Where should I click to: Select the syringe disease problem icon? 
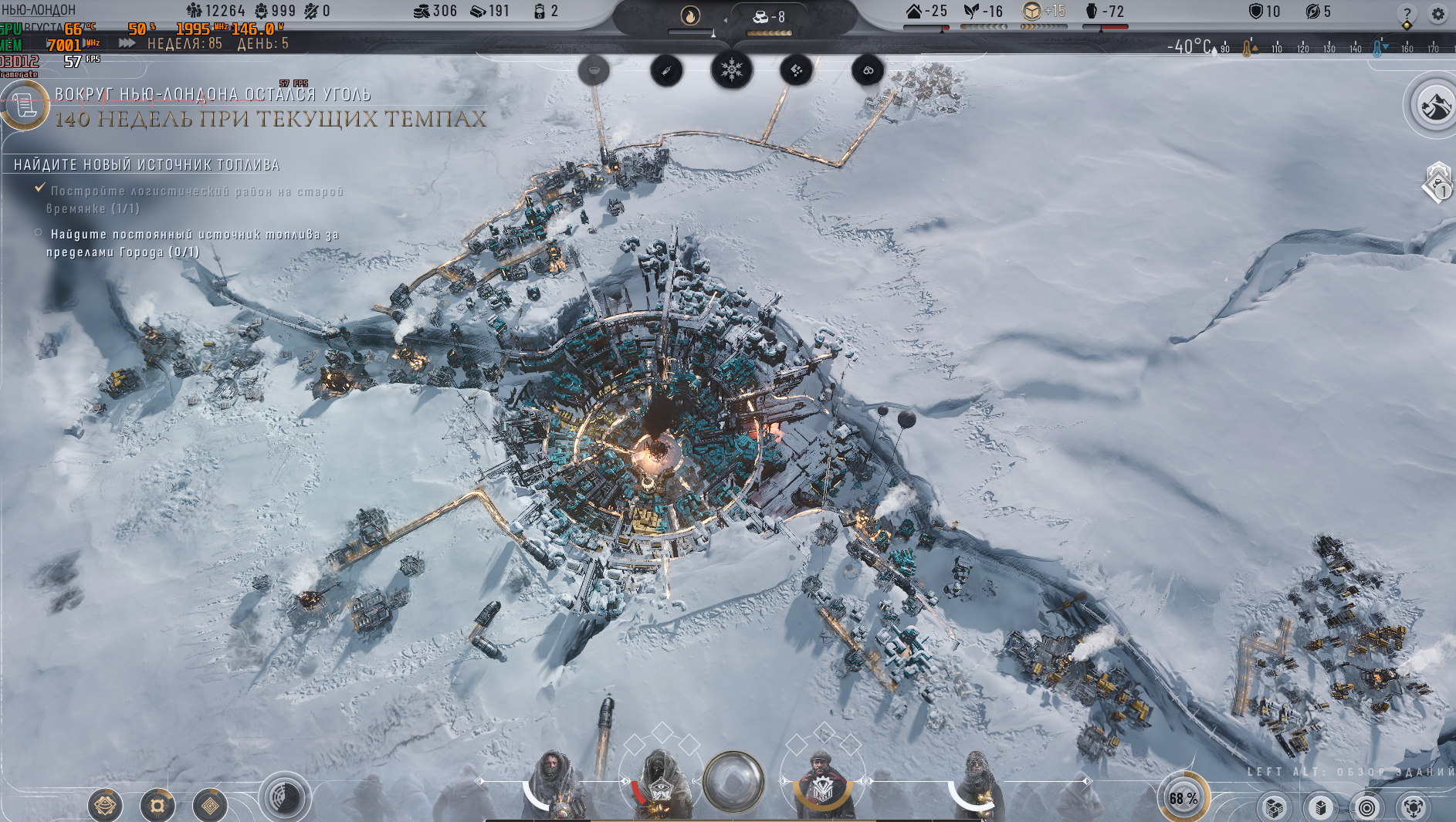click(x=666, y=71)
